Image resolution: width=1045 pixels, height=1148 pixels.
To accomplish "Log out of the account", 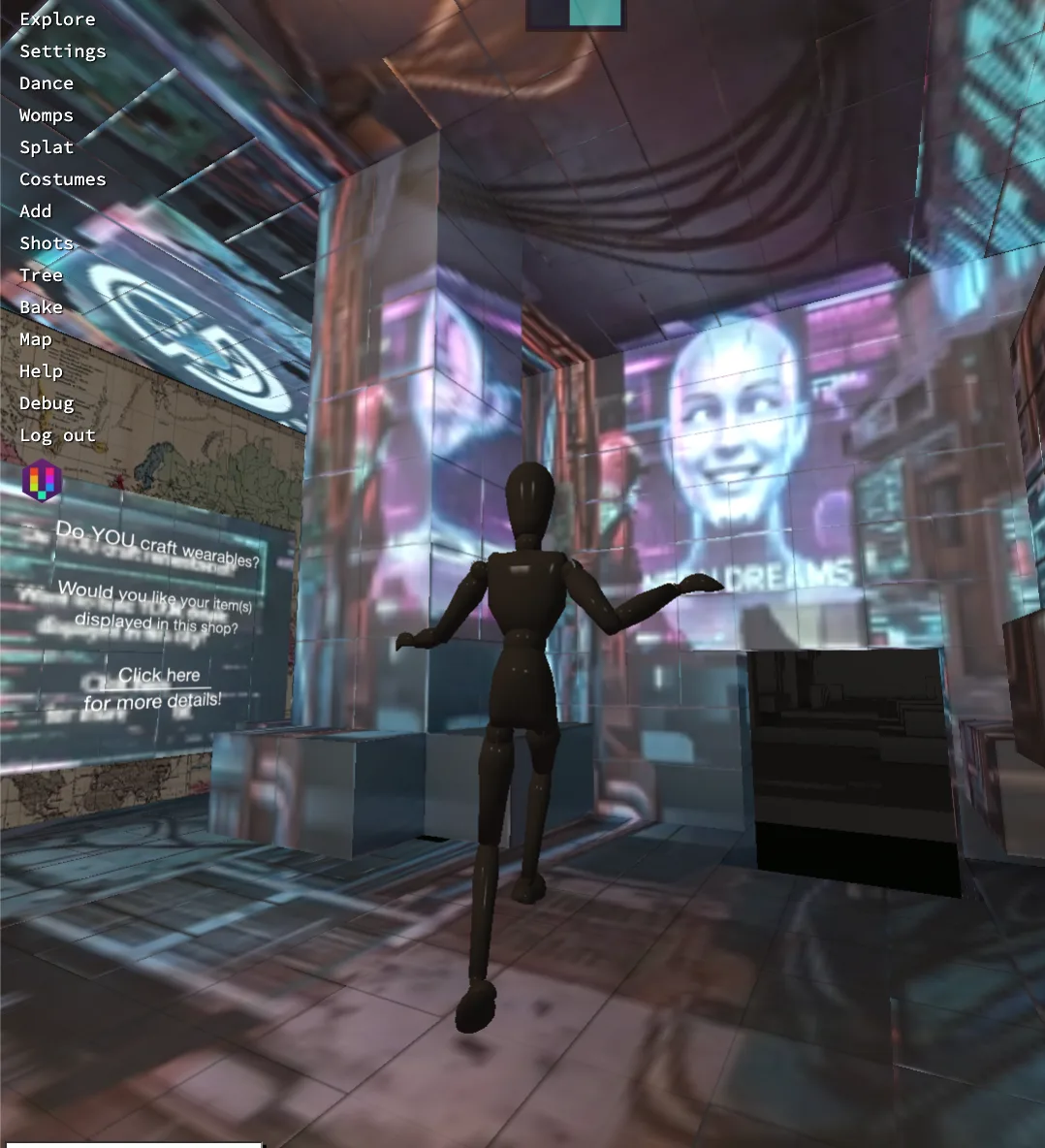I will coord(57,435).
